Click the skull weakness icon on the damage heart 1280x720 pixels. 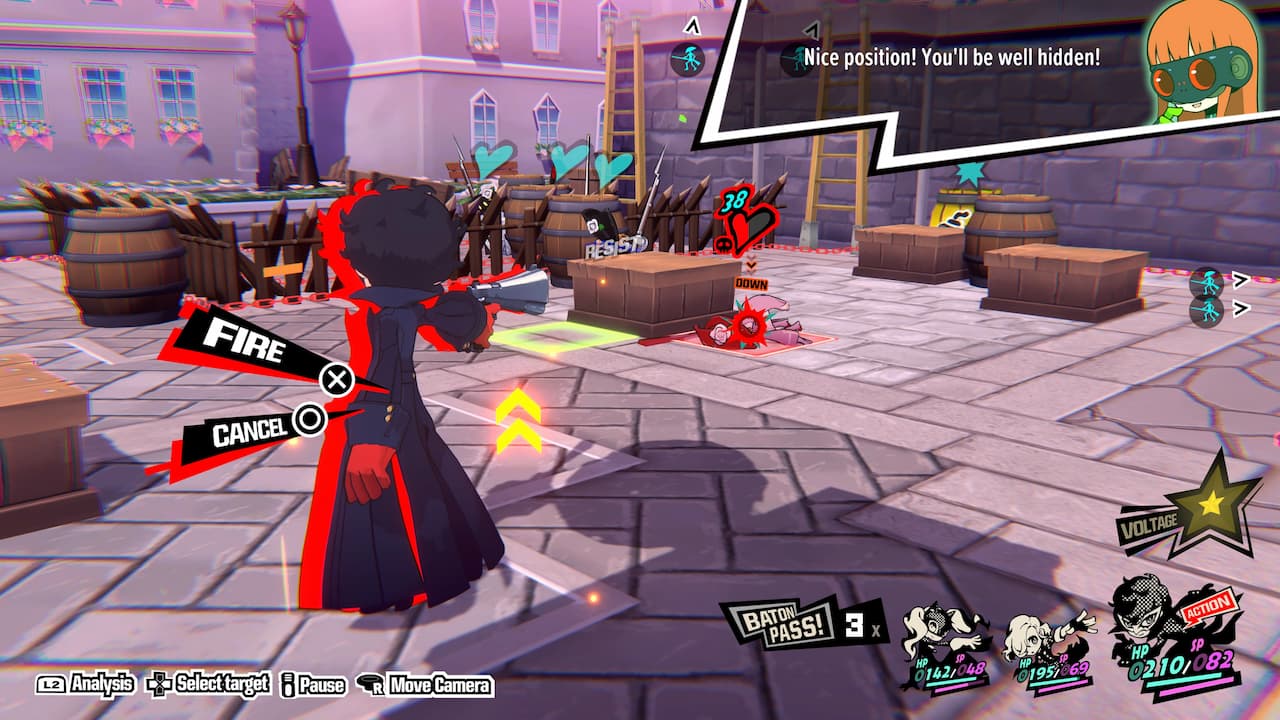723,243
